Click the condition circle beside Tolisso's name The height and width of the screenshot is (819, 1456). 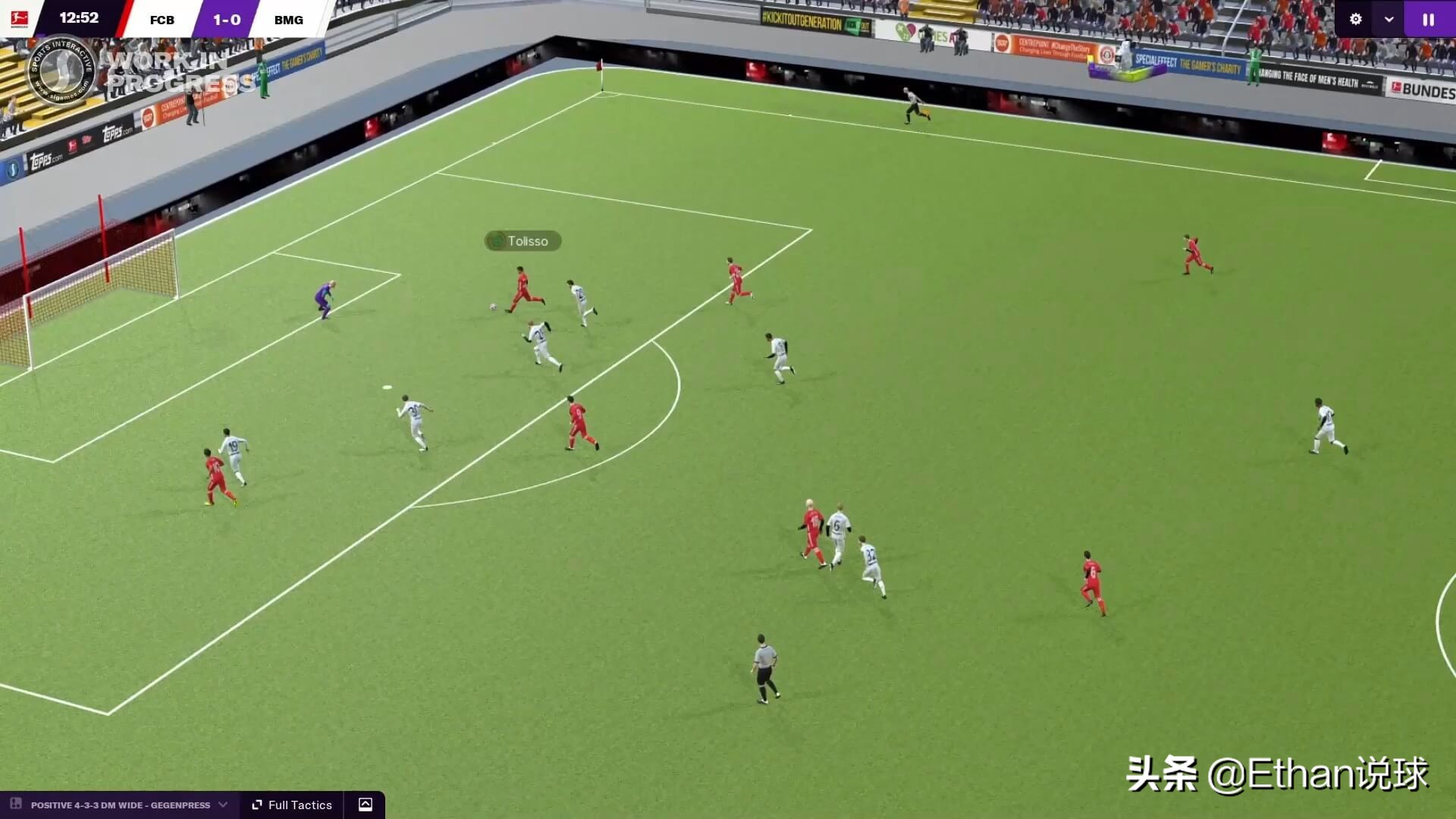(x=498, y=241)
